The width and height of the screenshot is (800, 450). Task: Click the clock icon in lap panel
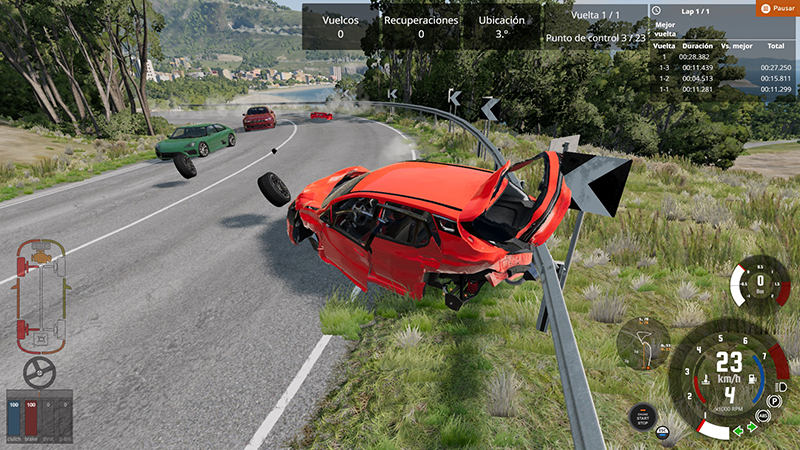[656, 9]
